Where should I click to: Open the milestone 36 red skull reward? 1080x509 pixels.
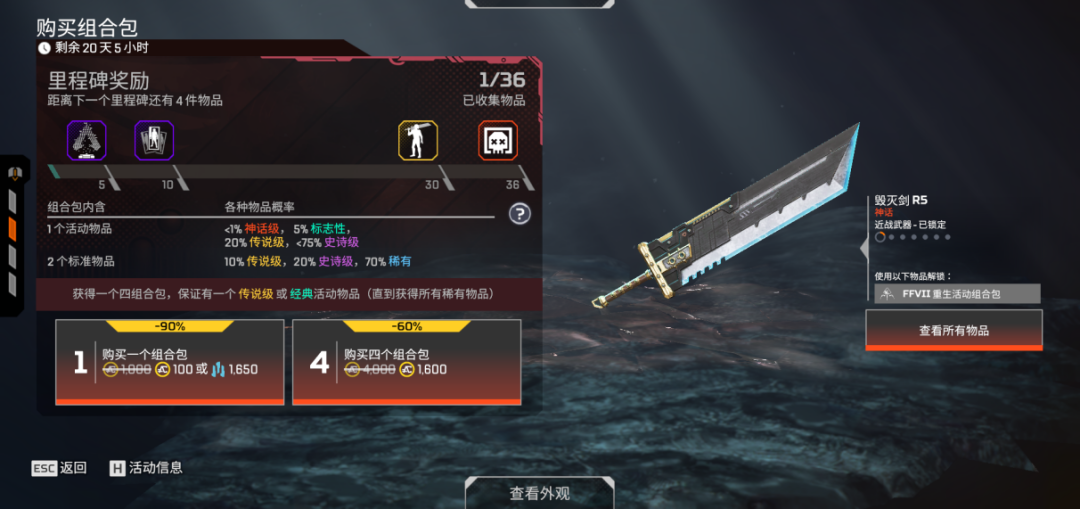pos(498,141)
